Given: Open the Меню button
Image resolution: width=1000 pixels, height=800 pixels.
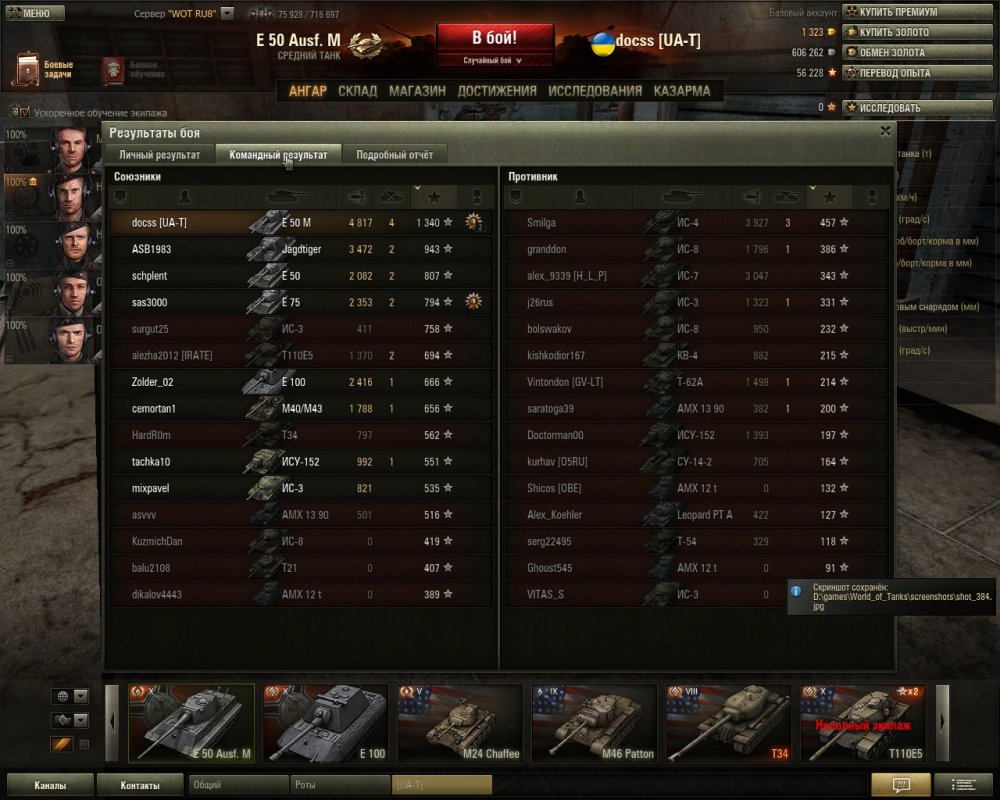Looking at the screenshot, I should click(x=35, y=13).
